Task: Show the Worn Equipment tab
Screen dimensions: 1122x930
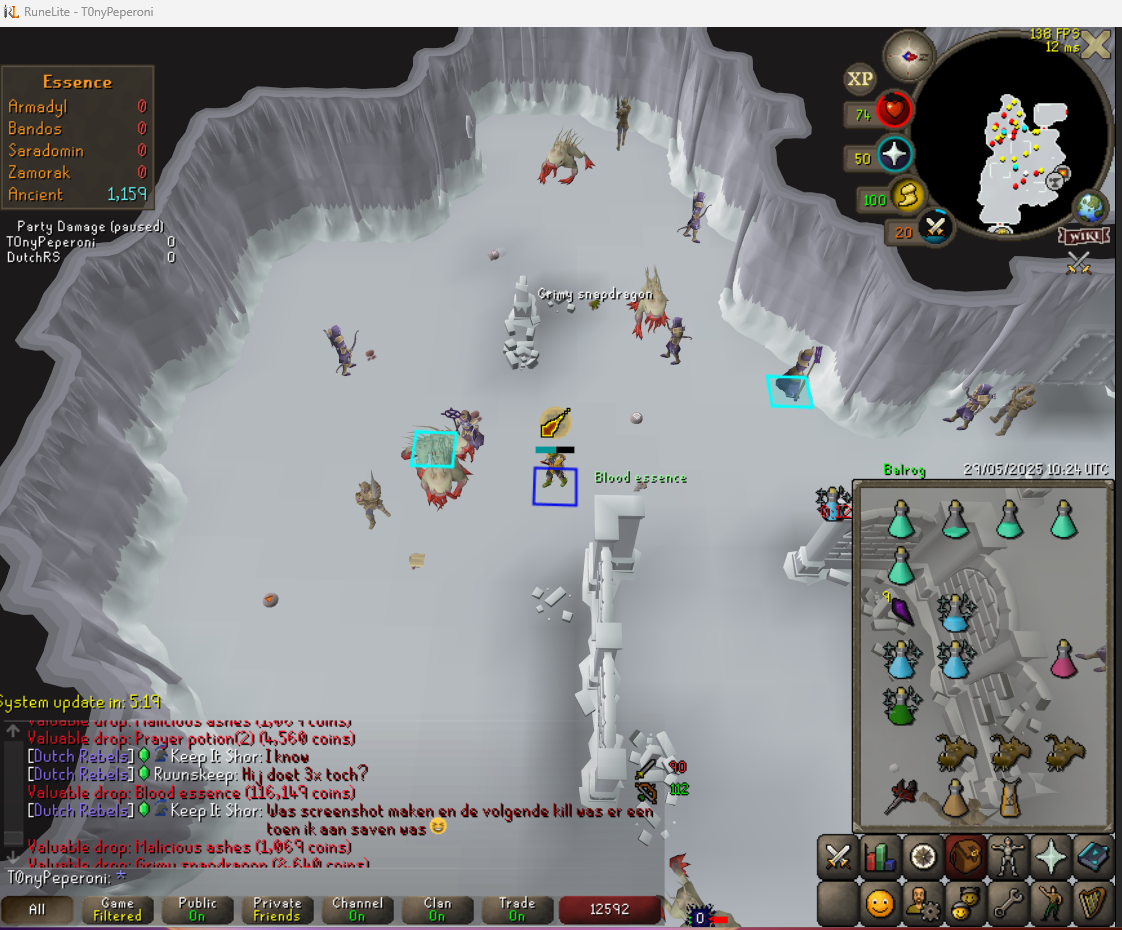Action: (x=1008, y=857)
